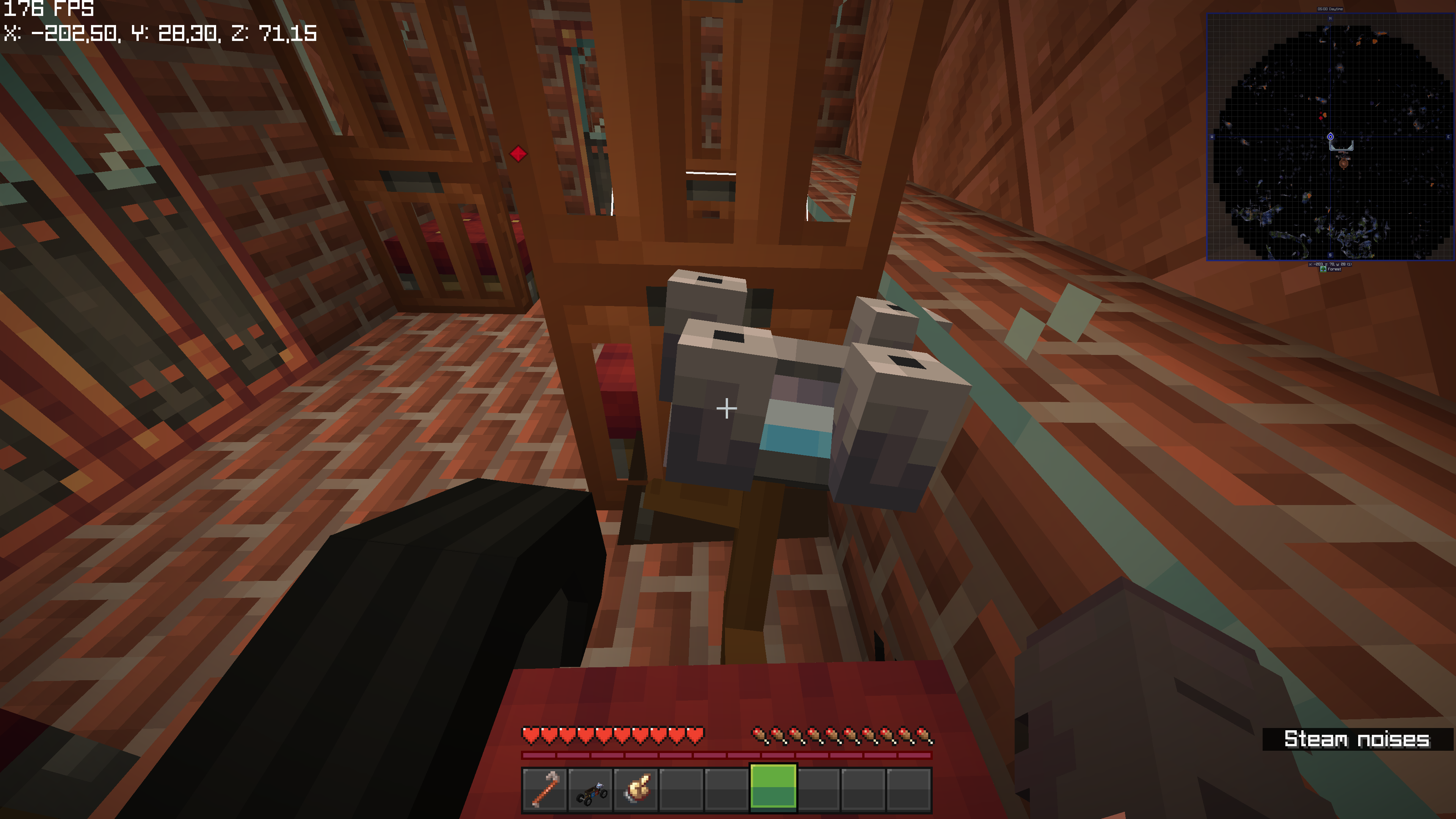Screen dimensions: 1456x819
Task: Click the 05:00 Daytime label above the minimap
Action: pos(1330,9)
